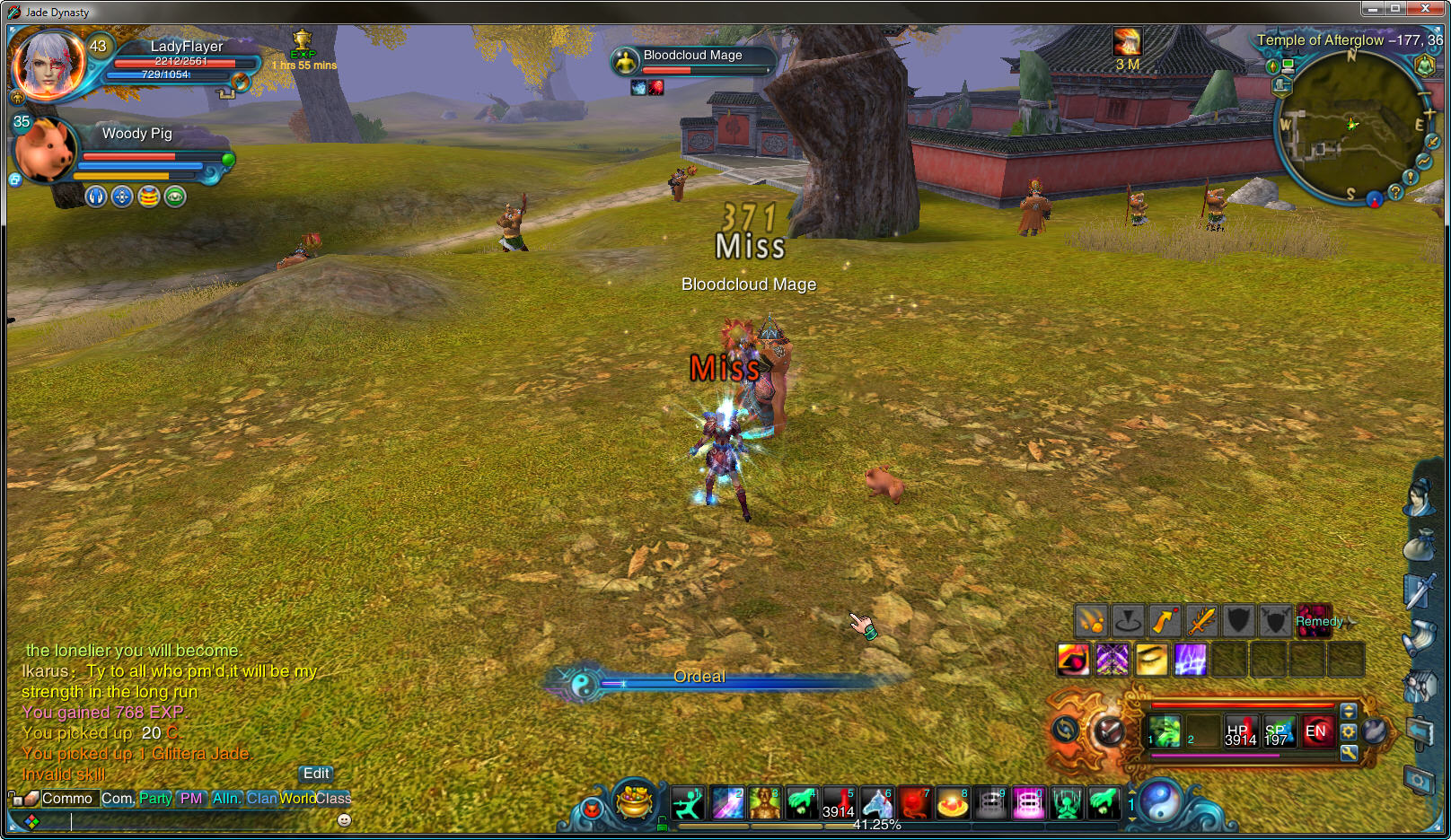Viewport: 1451px width, 840px height.
Task: Activate the purple lightning skill
Action: pos(1191,660)
